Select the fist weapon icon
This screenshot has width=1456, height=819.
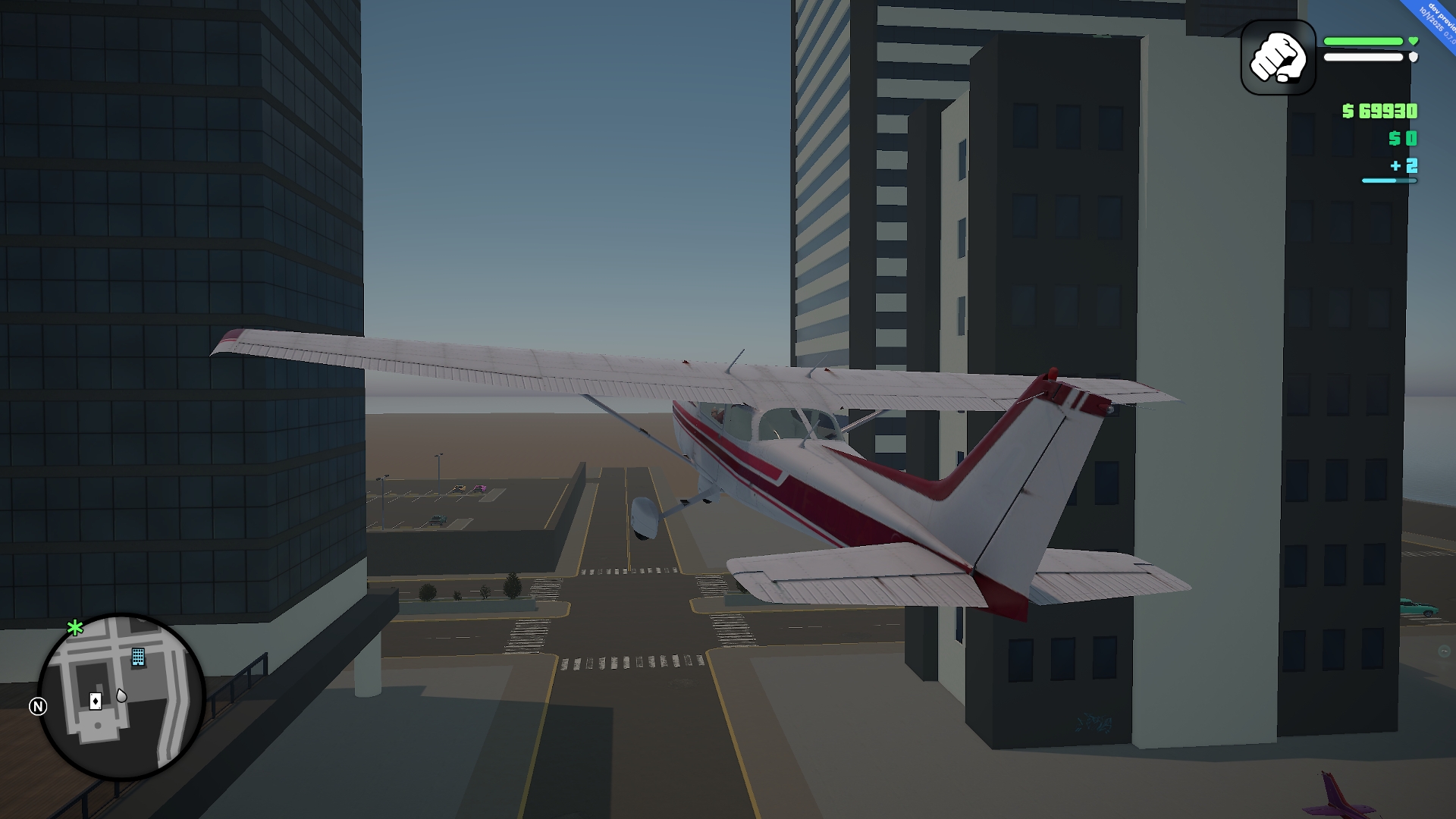coord(1278,58)
